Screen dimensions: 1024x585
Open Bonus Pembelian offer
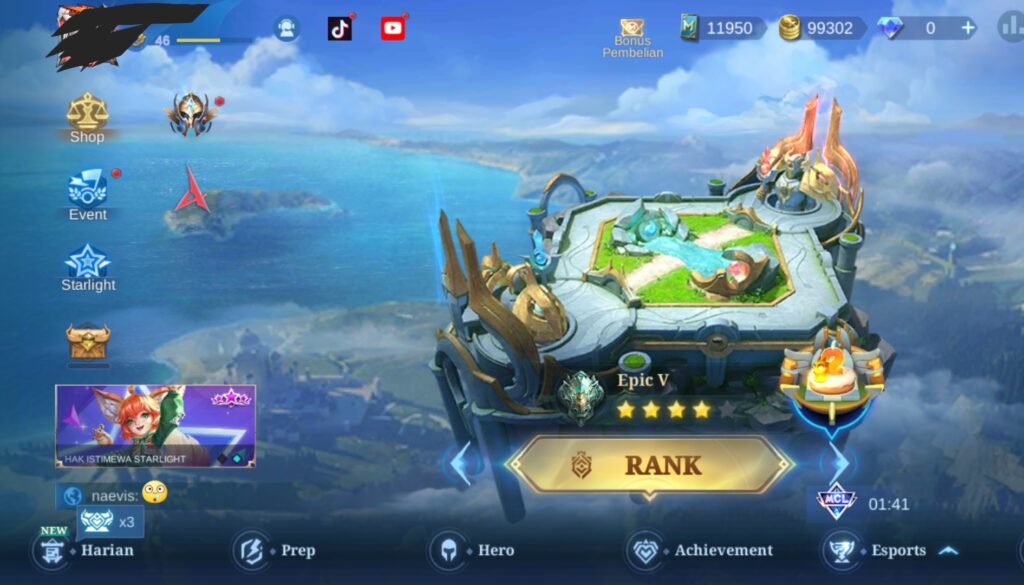[632, 37]
